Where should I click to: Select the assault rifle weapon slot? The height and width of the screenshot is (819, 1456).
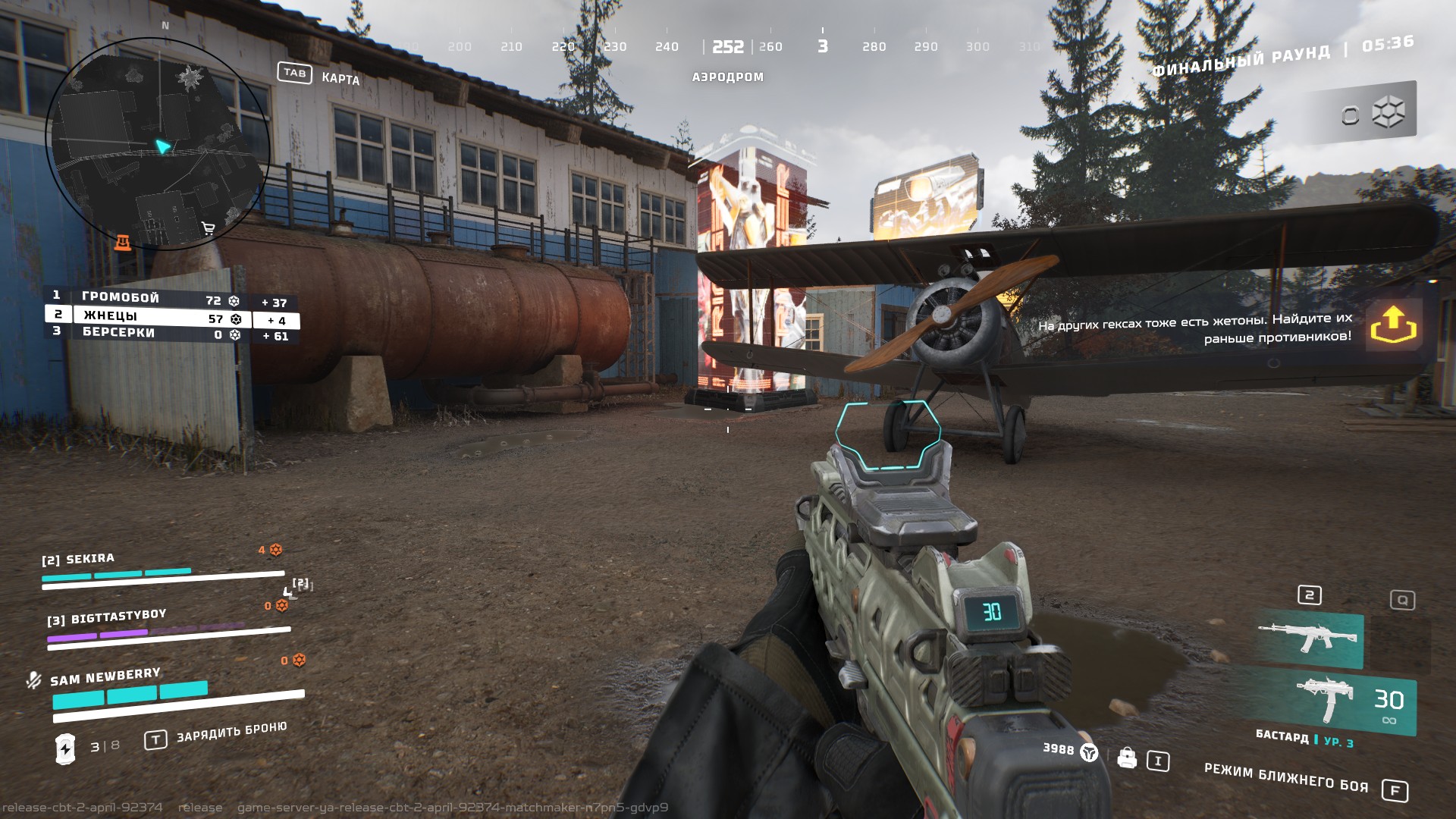point(1307,636)
